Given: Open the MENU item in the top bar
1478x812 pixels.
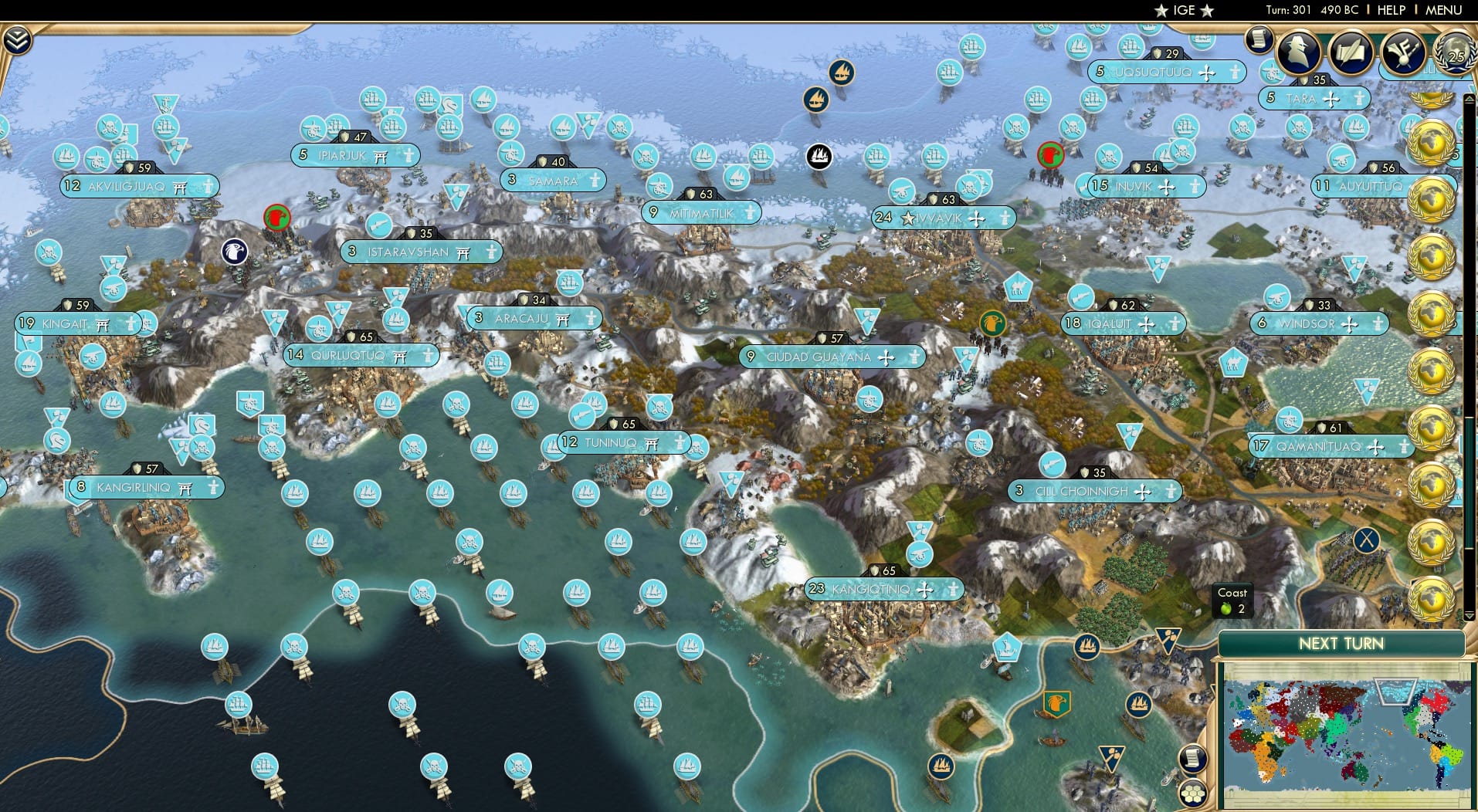Looking at the screenshot, I should coord(1443,10).
